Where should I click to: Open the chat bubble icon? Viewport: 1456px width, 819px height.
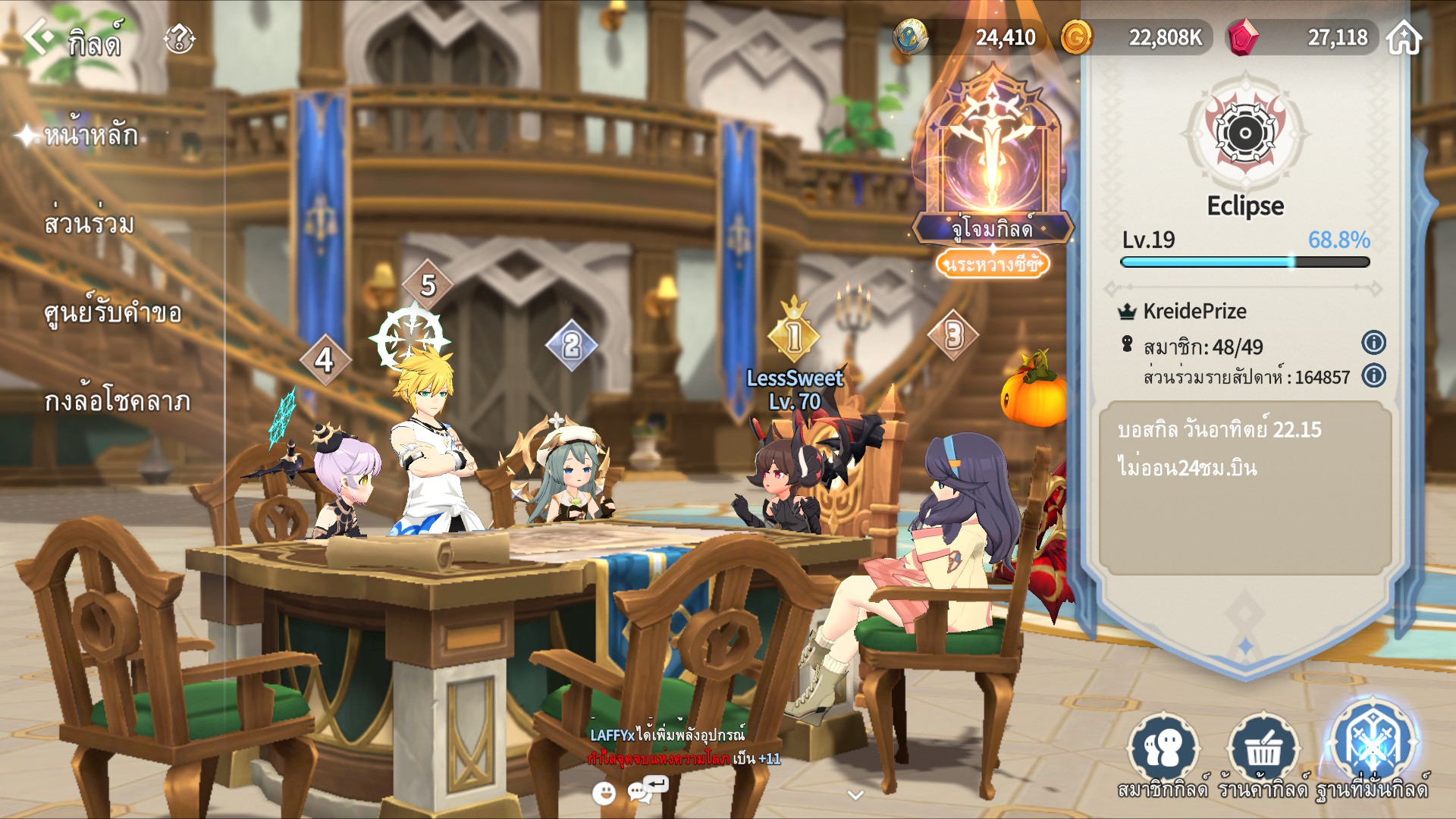(641, 792)
